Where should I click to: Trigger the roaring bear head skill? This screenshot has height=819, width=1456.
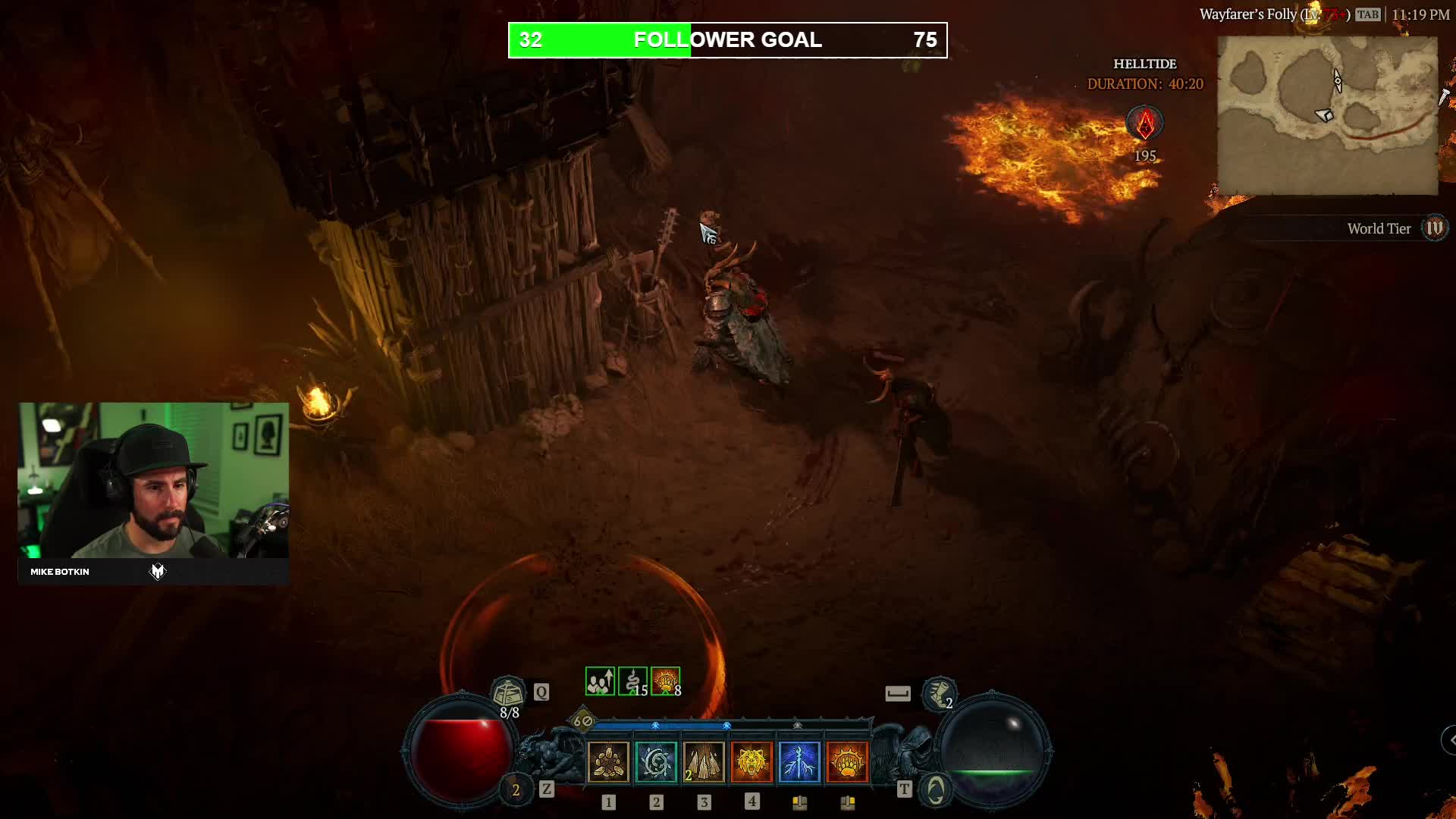[752, 761]
